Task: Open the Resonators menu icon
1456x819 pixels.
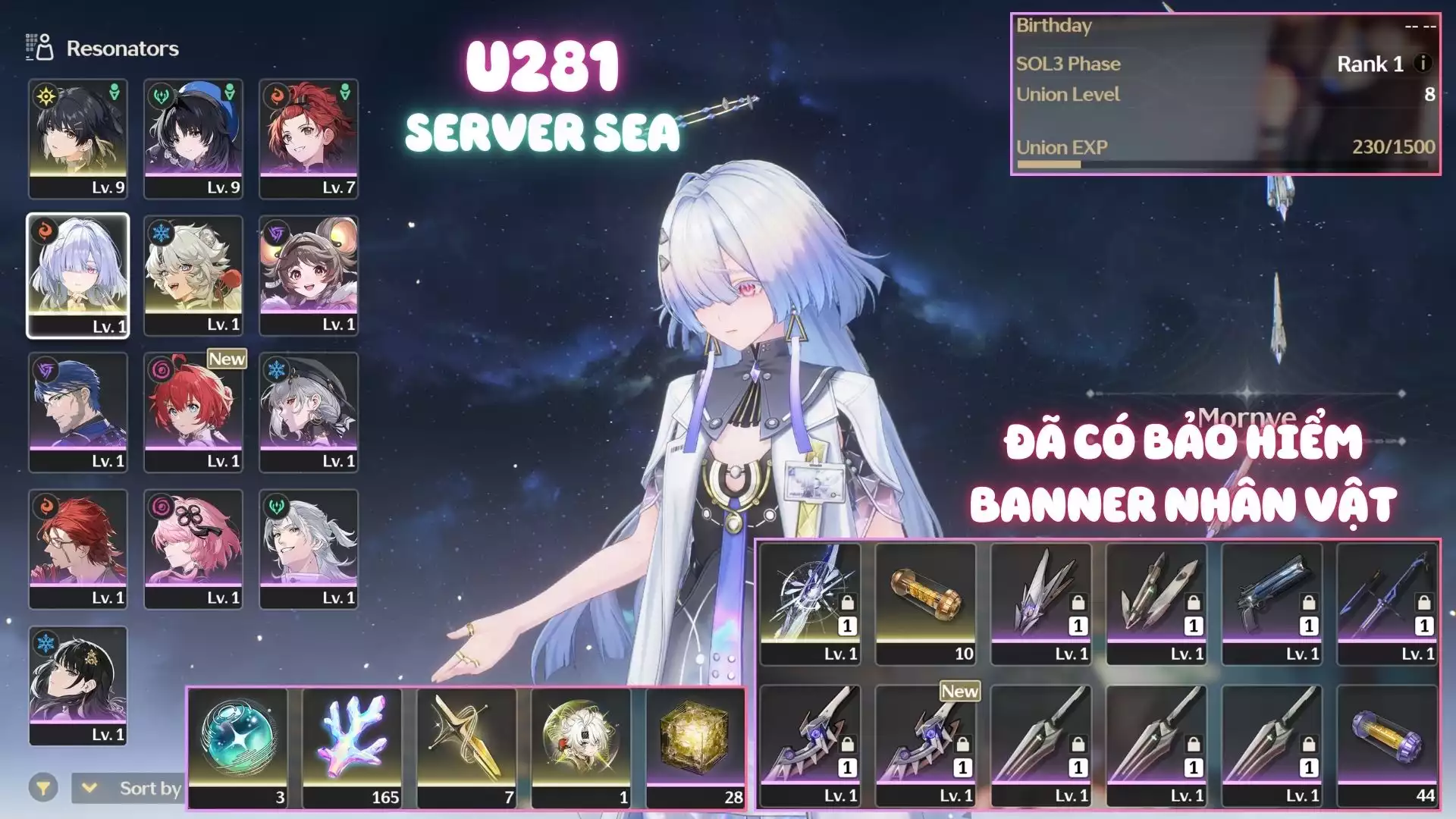Action: [39, 48]
